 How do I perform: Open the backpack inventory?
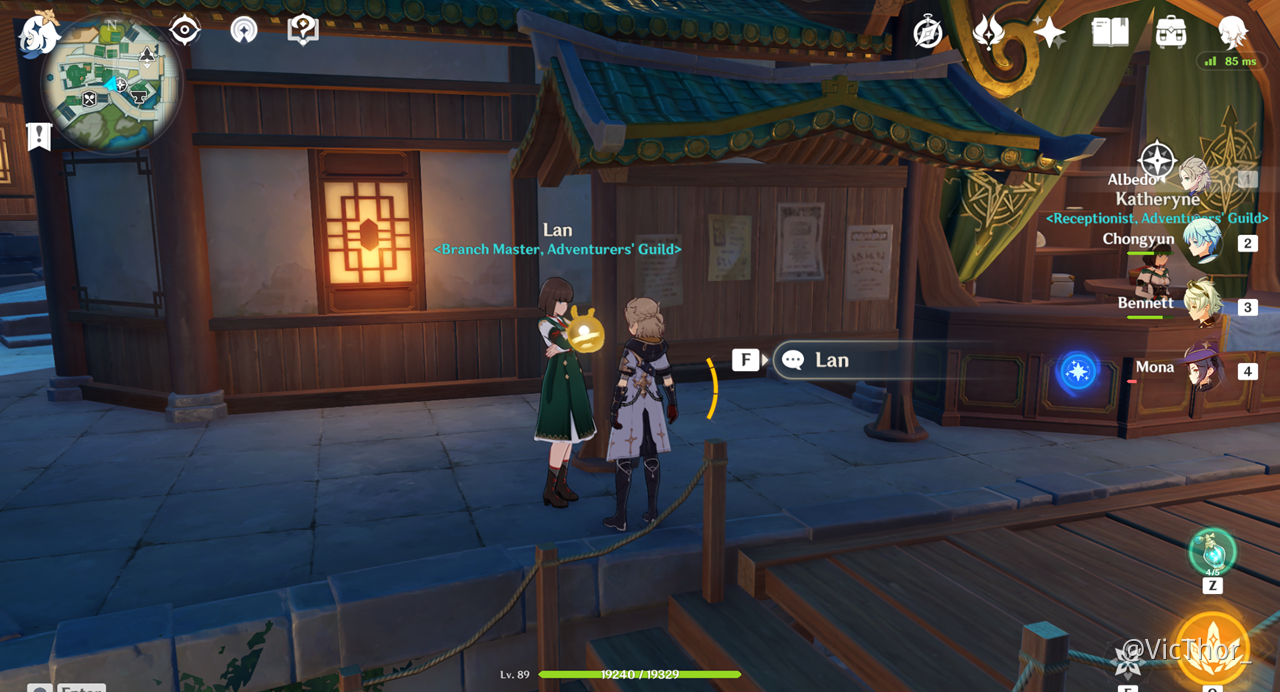1171,32
